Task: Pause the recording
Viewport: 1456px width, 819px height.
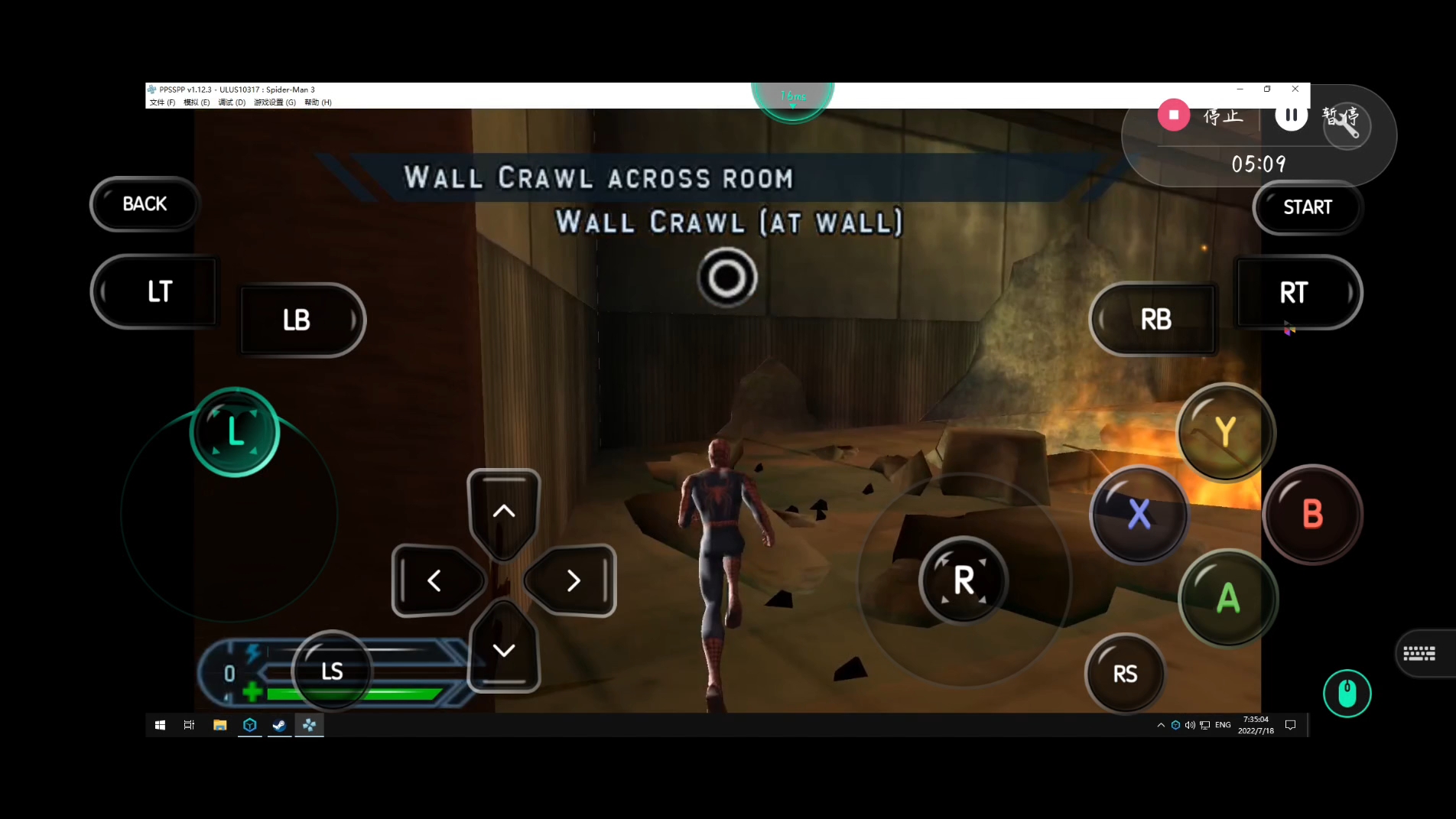Action: point(1291,115)
